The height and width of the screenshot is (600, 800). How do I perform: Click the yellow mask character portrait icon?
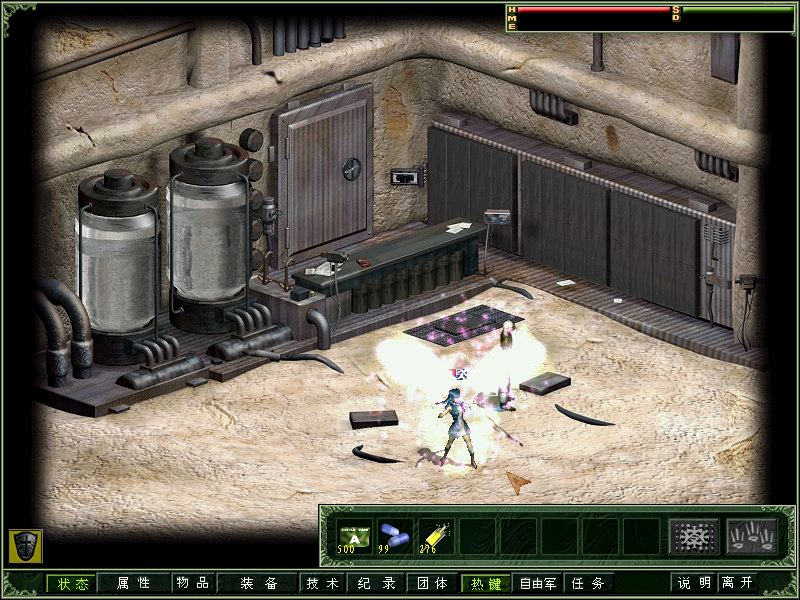coord(24,545)
